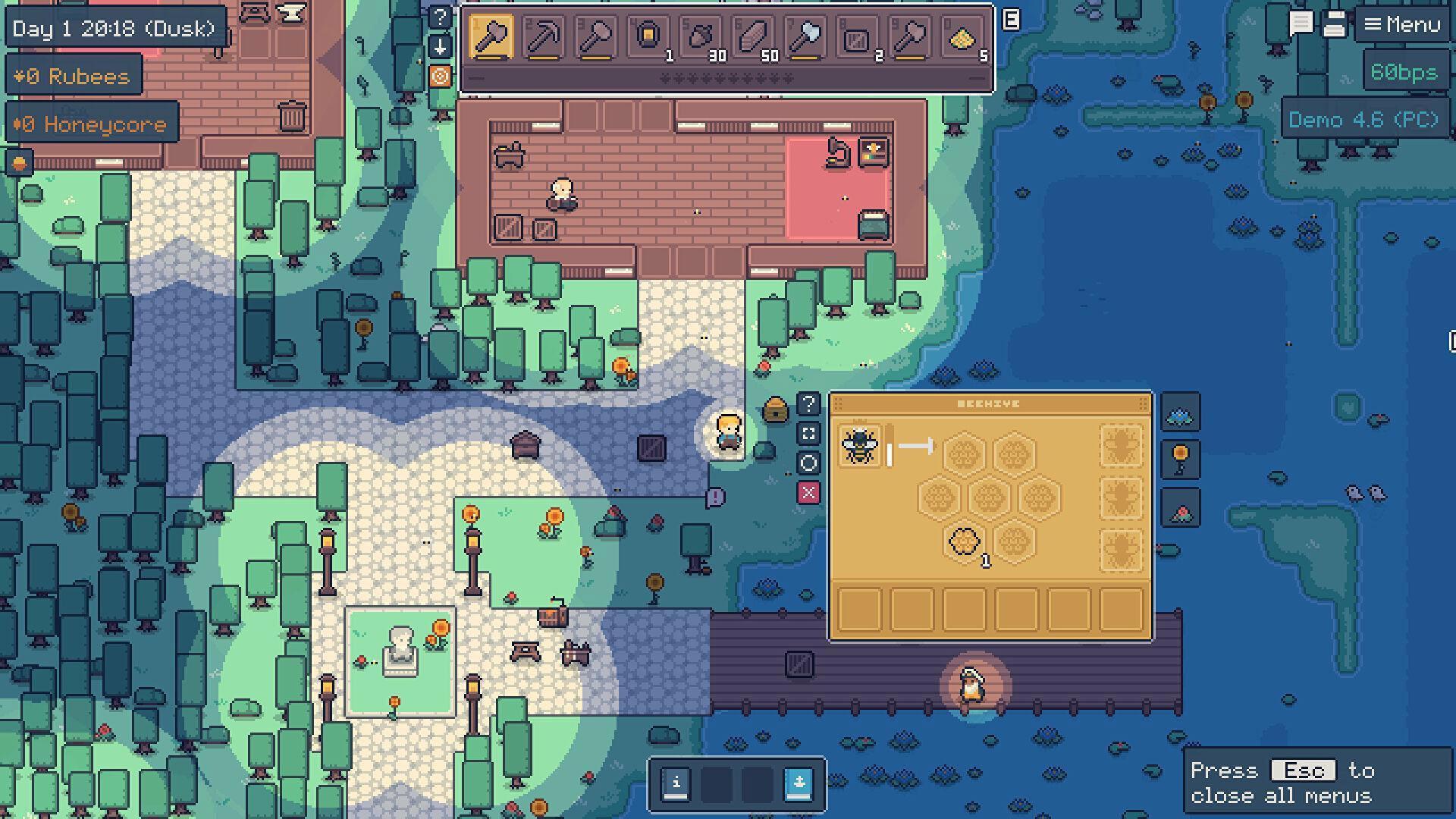Viewport: 1456px width, 819px height.
Task: Close the Beehive menu with red X
Action: pos(808,493)
